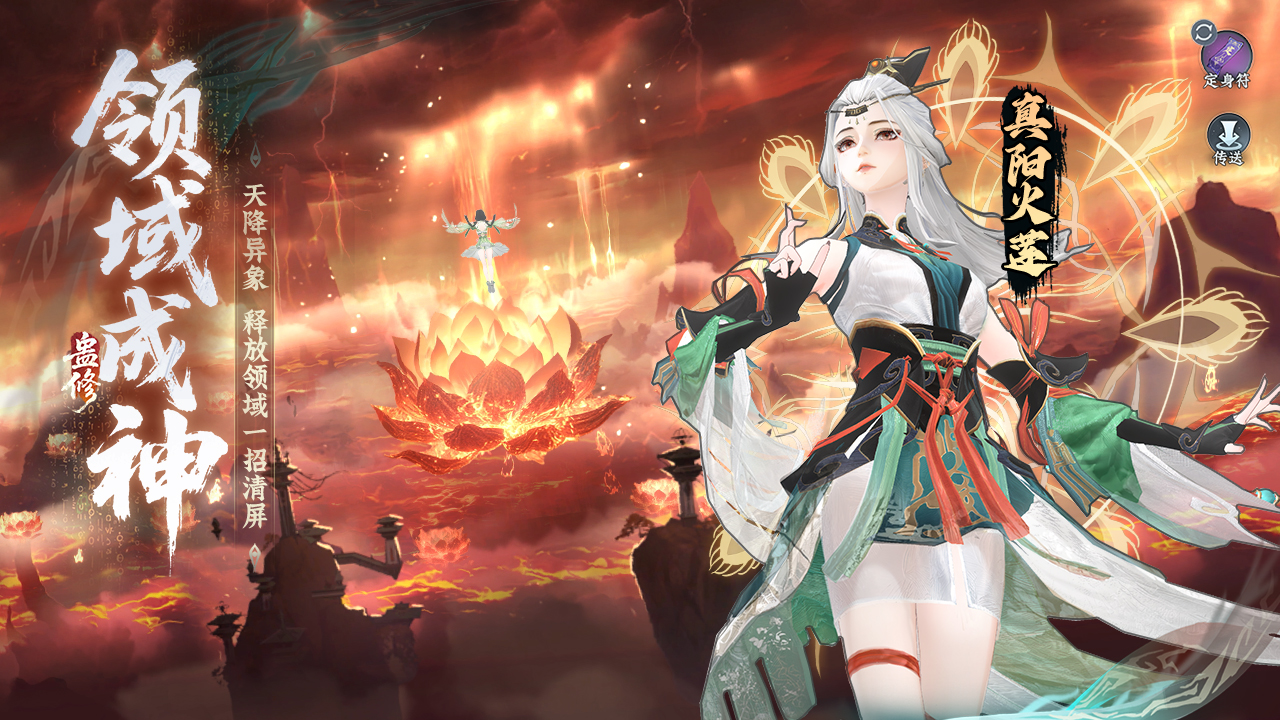The image size is (1280, 720).
Task: Tap the swap arrows beside 定身符
Action: coord(1202,31)
